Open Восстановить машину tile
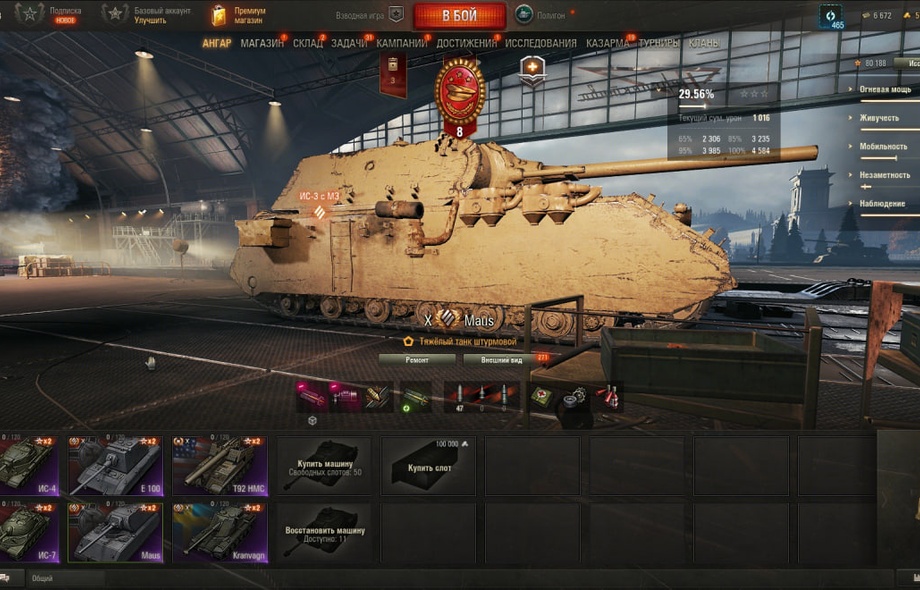This screenshot has width=920, height=590. [324, 531]
